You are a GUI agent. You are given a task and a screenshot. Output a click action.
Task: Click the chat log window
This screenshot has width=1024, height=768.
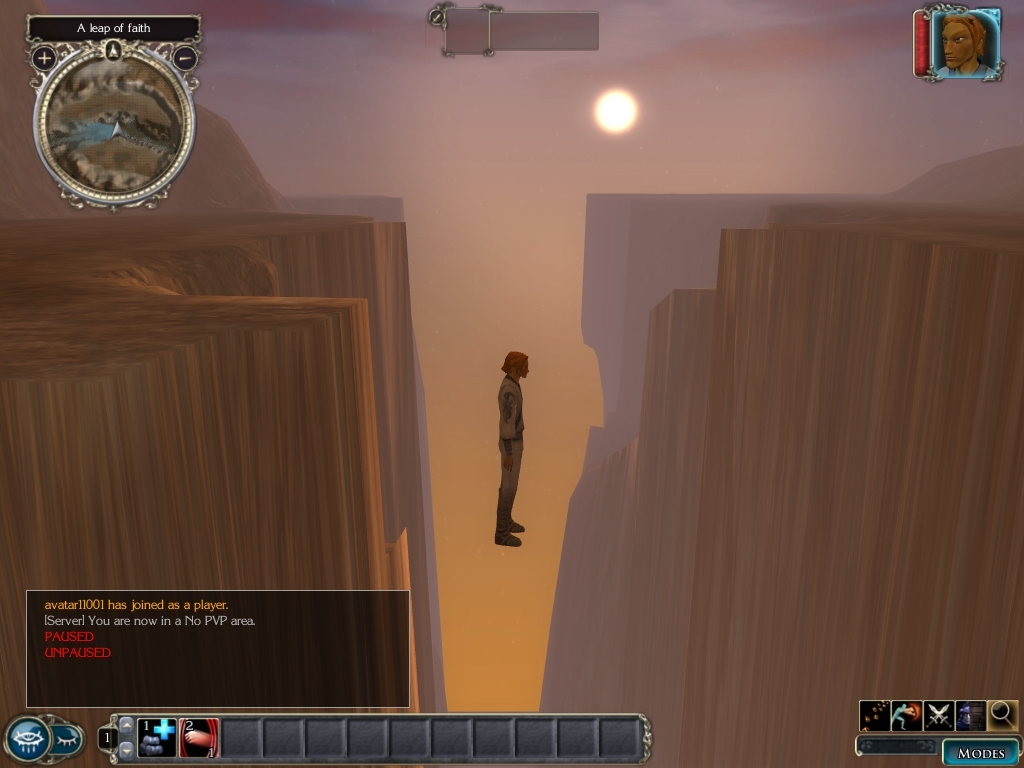point(217,649)
